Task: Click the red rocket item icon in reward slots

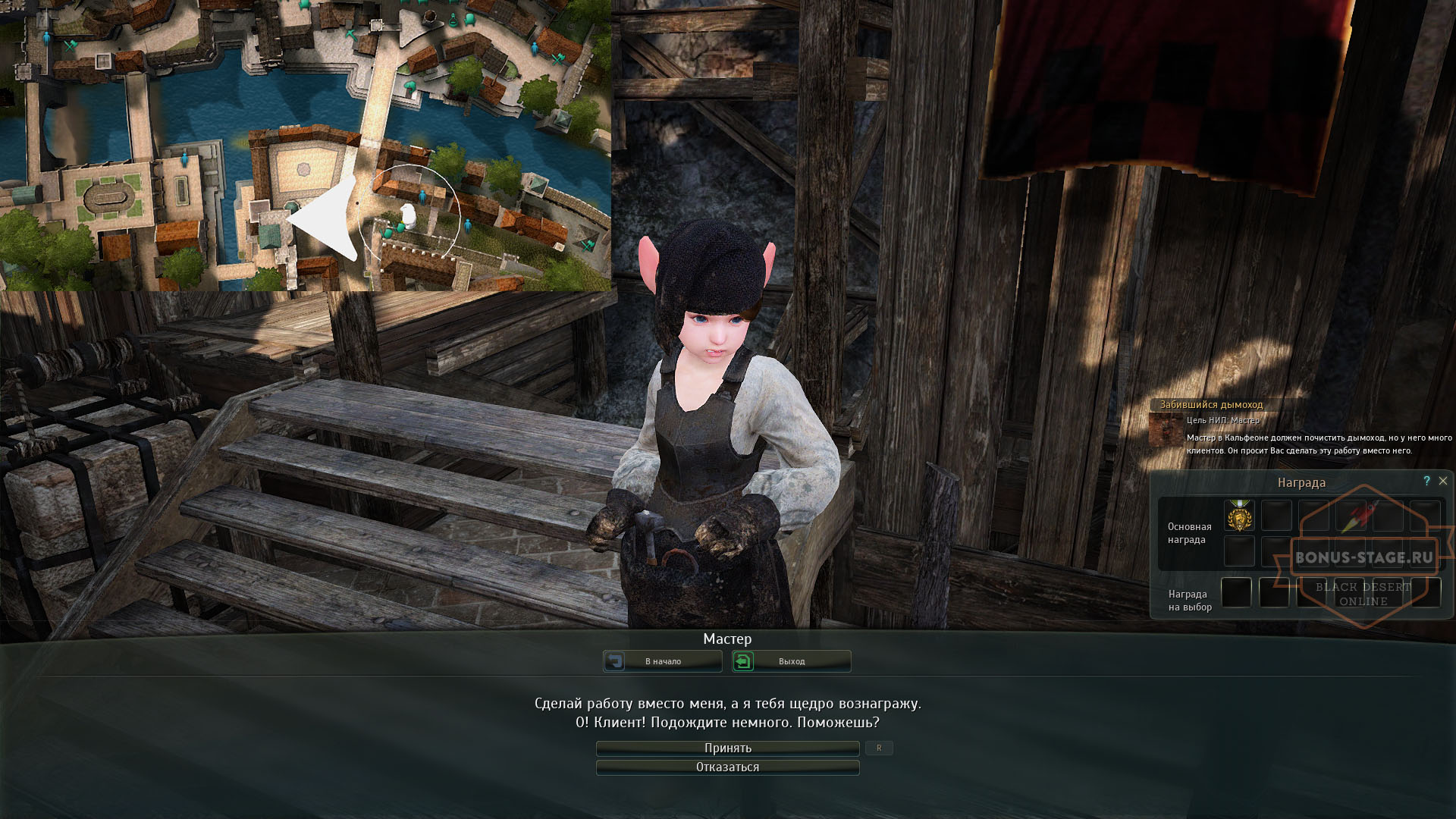Action: [1357, 514]
